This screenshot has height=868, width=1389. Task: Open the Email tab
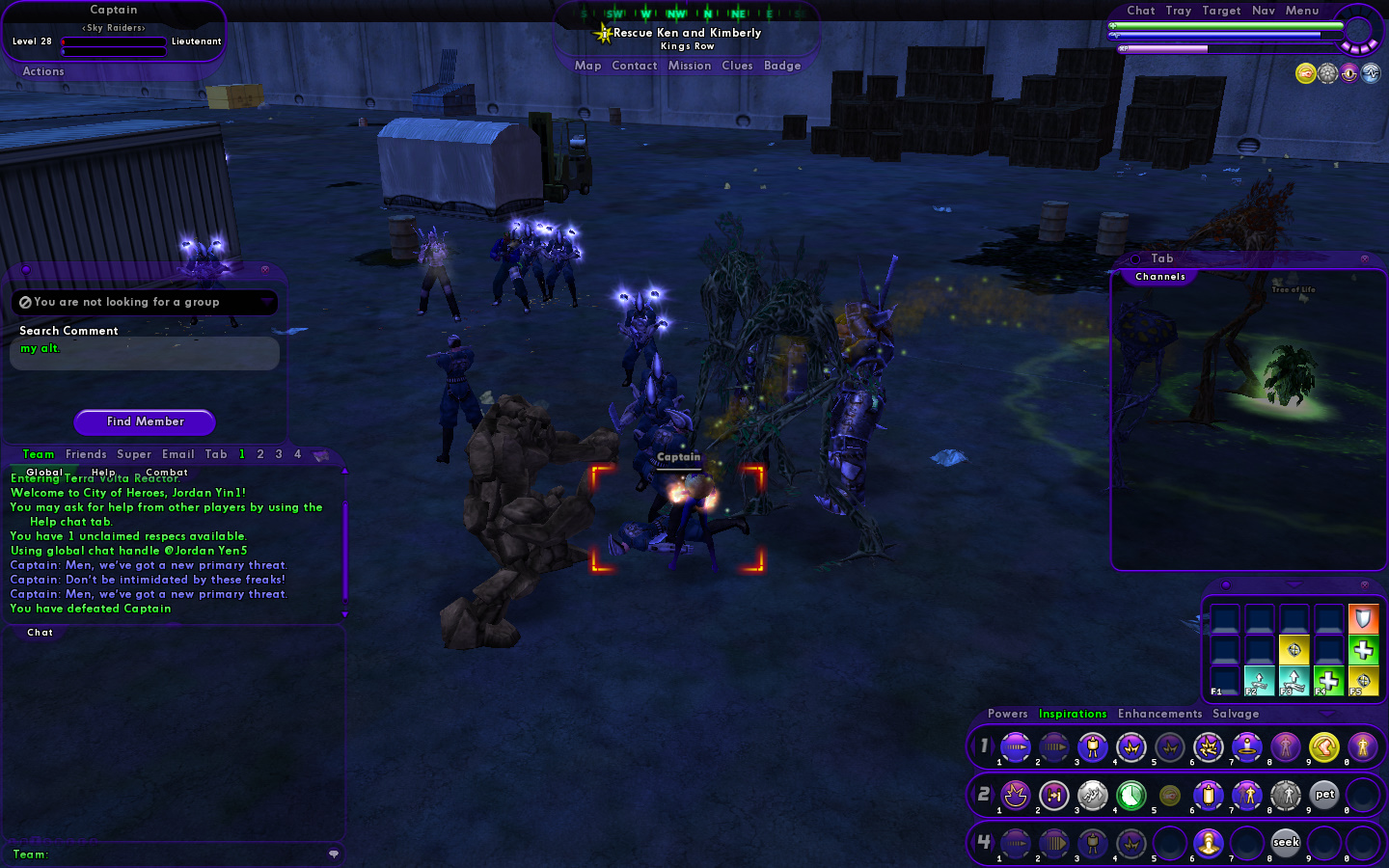[177, 454]
